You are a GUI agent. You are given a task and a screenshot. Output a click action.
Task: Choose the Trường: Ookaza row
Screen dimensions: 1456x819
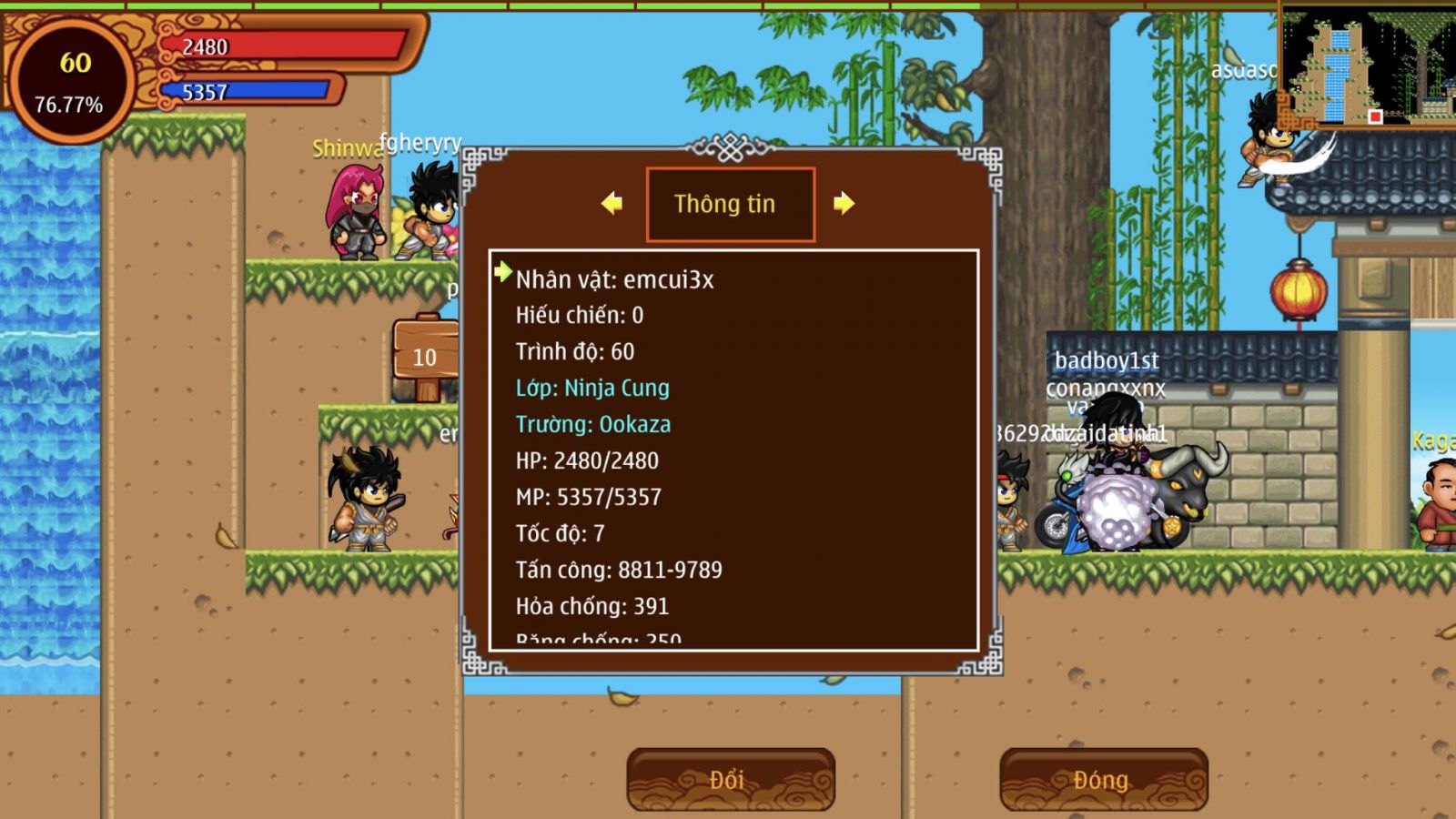coord(593,424)
